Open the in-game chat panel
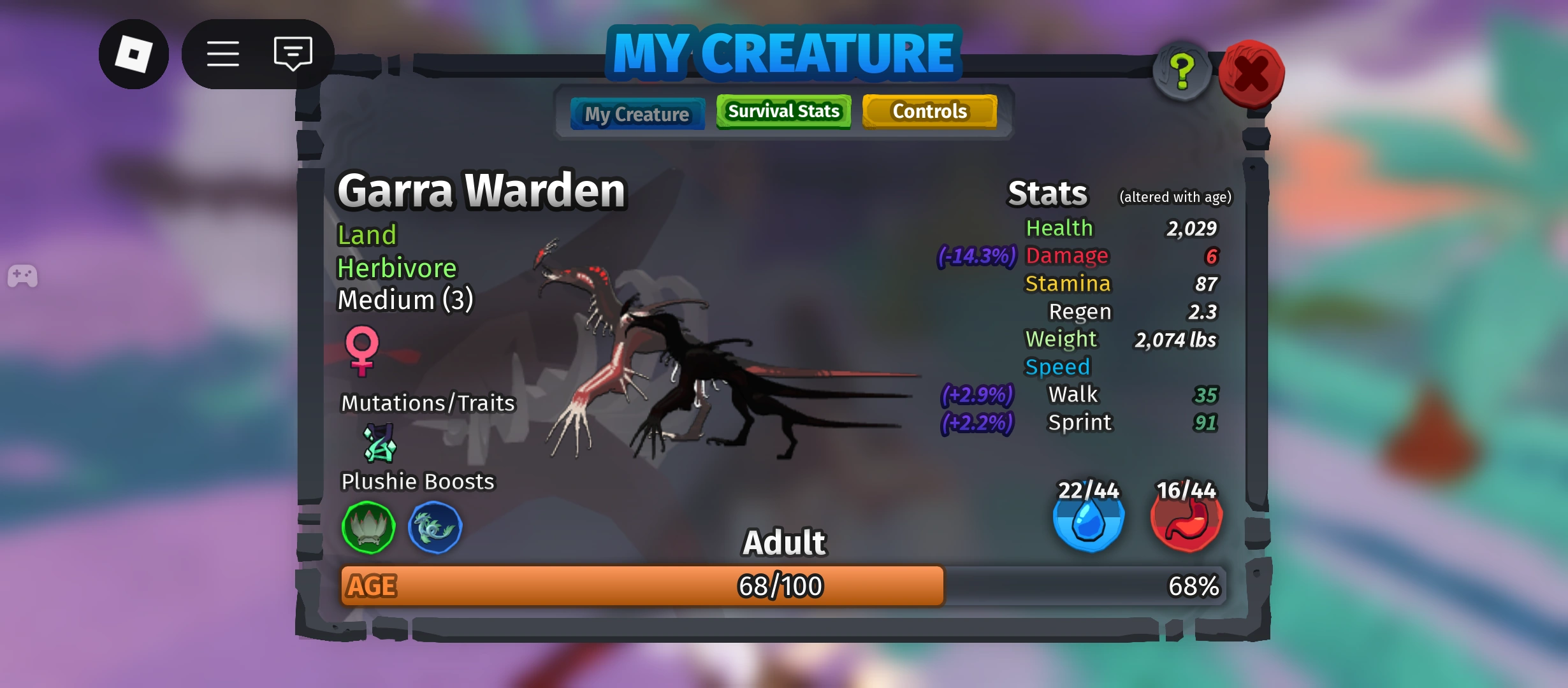Screen dimensions: 1568x688 (292, 54)
